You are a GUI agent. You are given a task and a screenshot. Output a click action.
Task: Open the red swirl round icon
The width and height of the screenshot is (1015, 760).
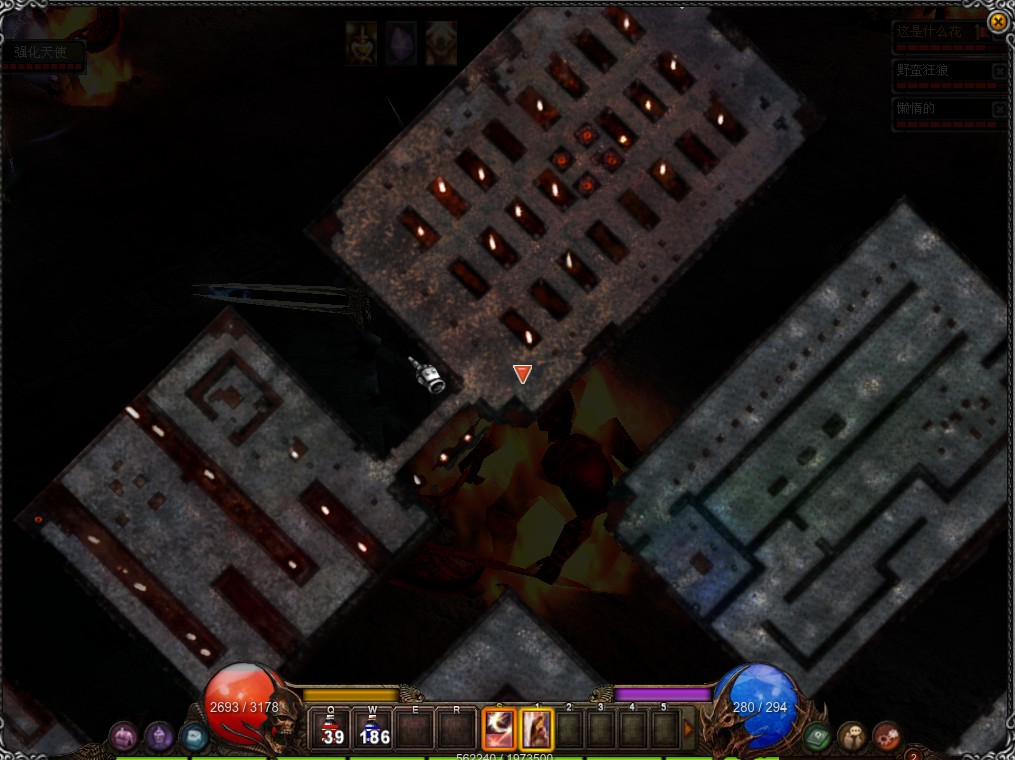pos(887,737)
